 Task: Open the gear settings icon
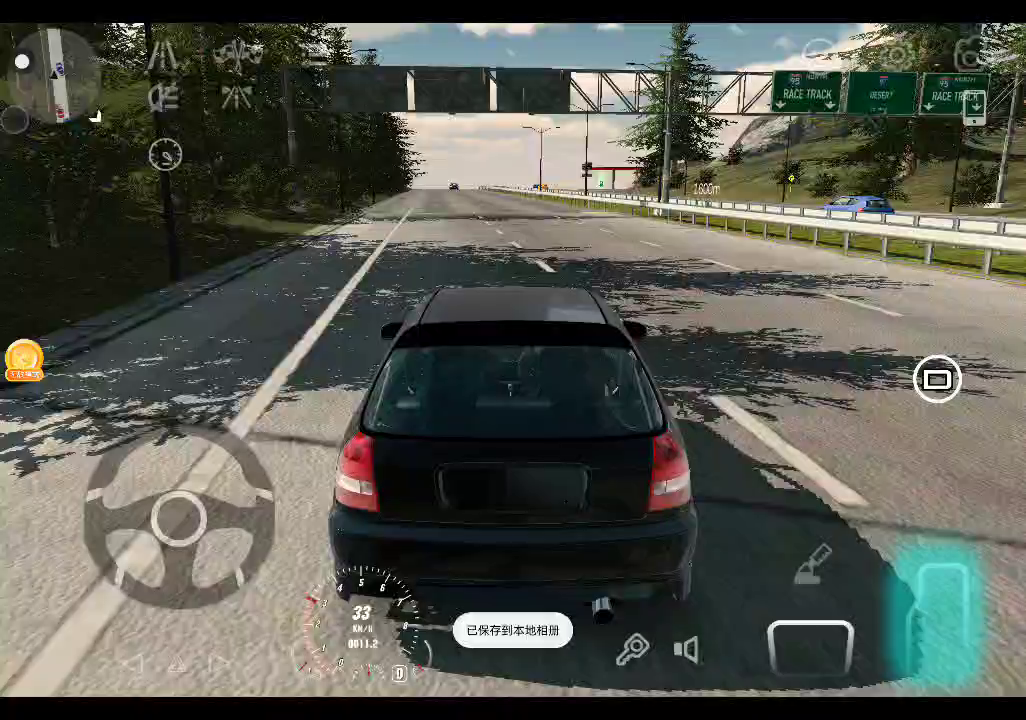coord(896,53)
